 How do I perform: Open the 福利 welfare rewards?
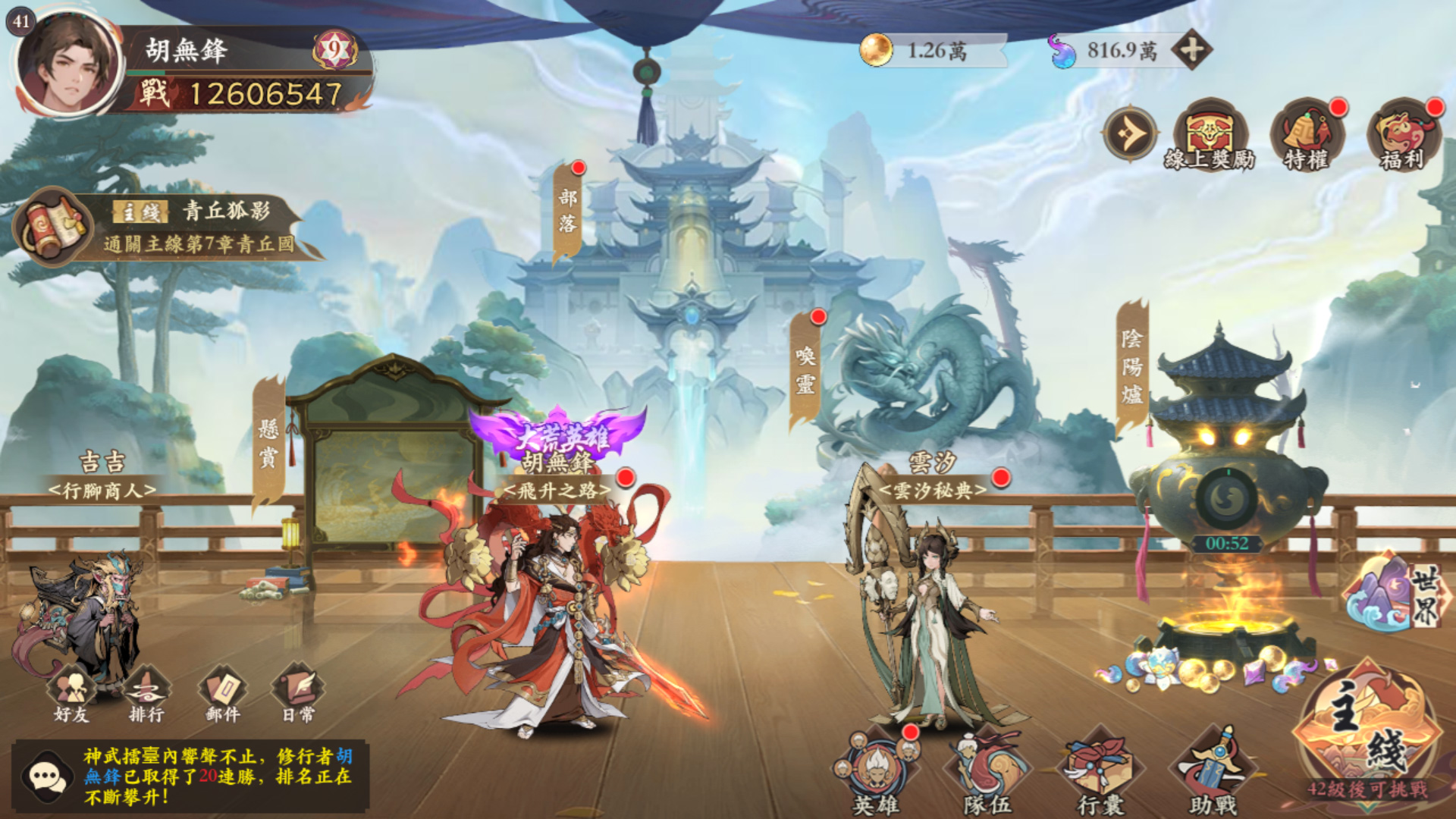[x=1403, y=135]
